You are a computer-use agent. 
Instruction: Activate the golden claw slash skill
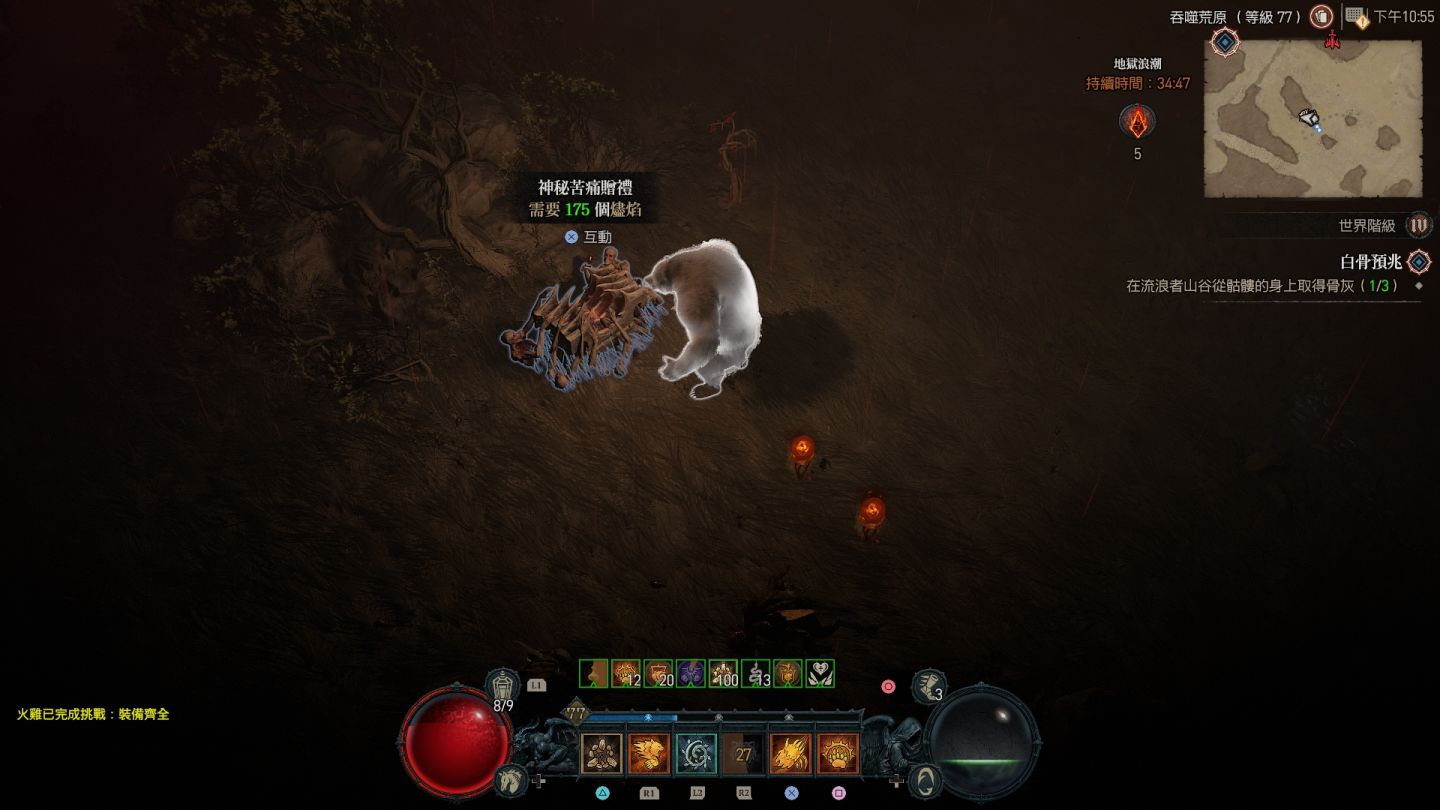(x=791, y=754)
